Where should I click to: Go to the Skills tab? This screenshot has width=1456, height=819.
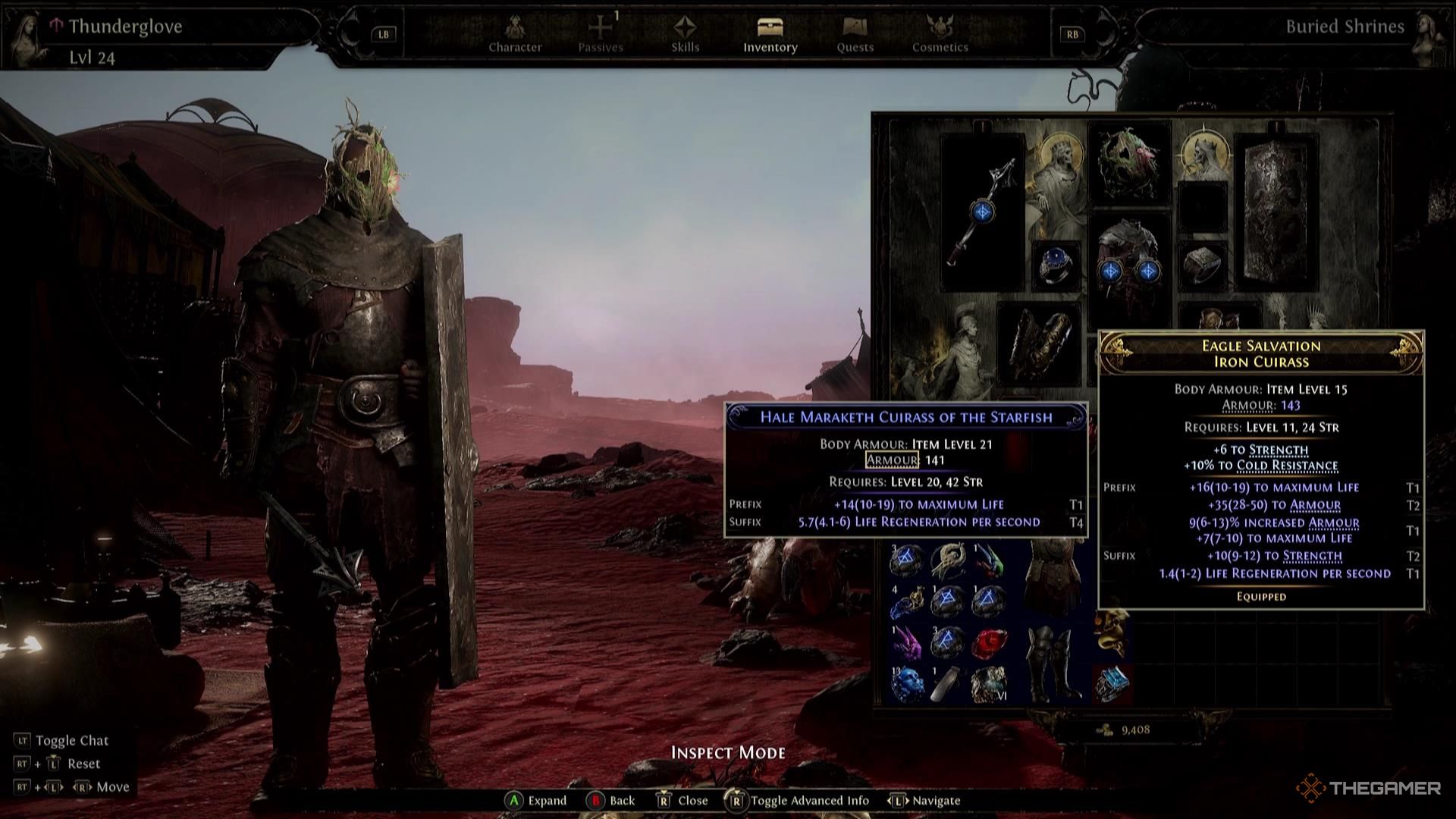[x=685, y=35]
